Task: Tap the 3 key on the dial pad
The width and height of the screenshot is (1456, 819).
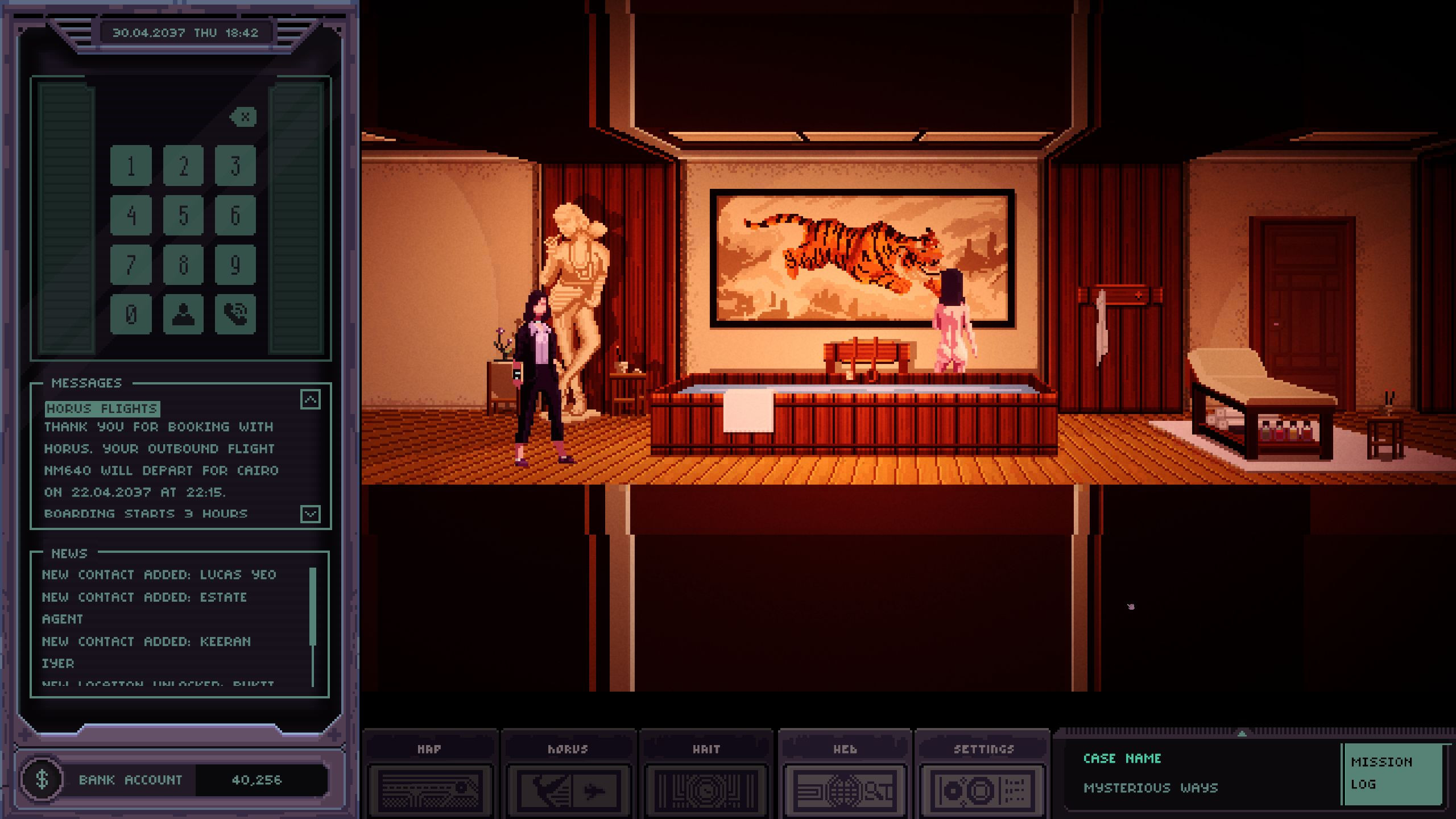Action: click(x=235, y=166)
